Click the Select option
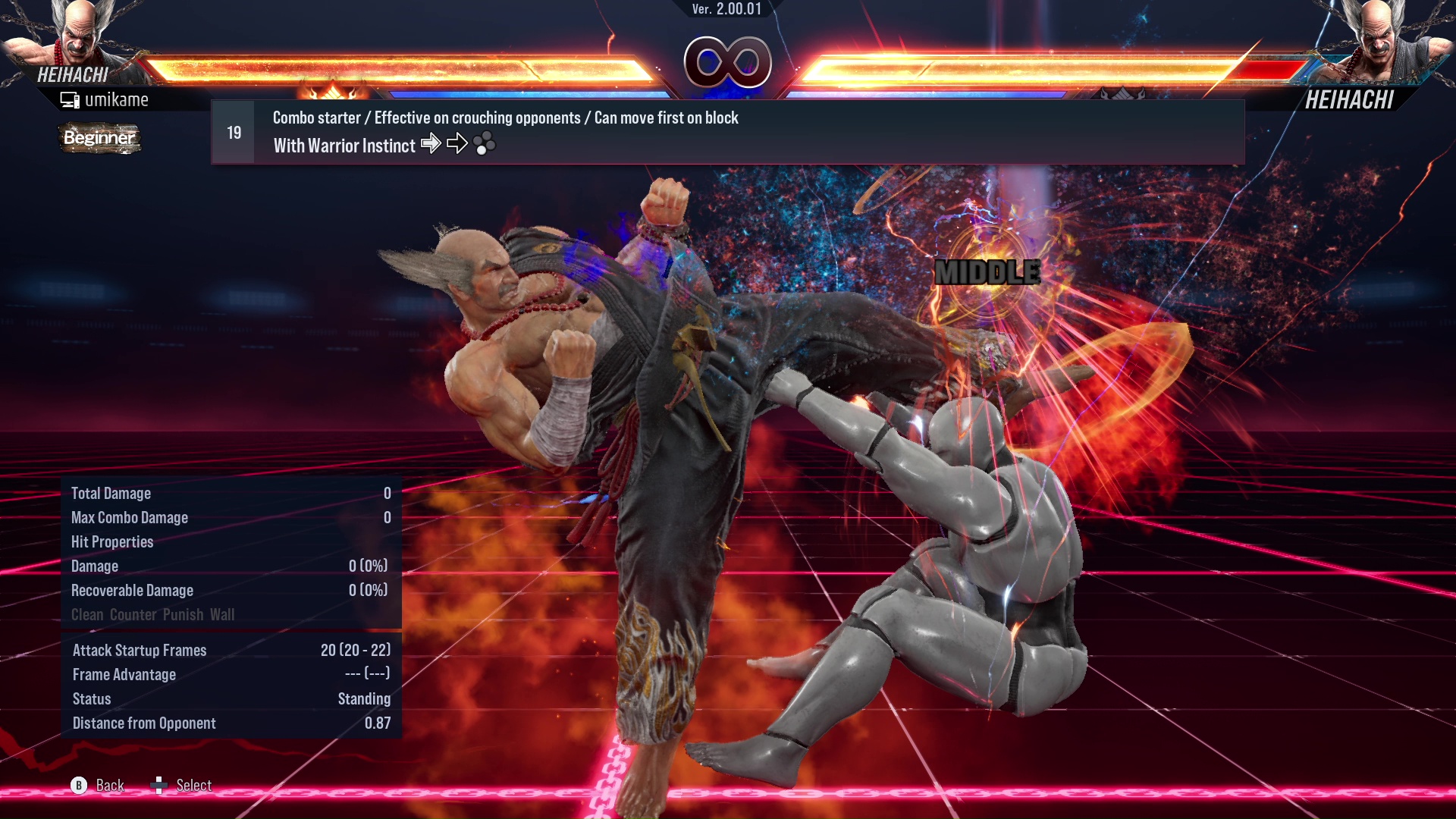This screenshot has width=1456, height=819. [194, 786]
